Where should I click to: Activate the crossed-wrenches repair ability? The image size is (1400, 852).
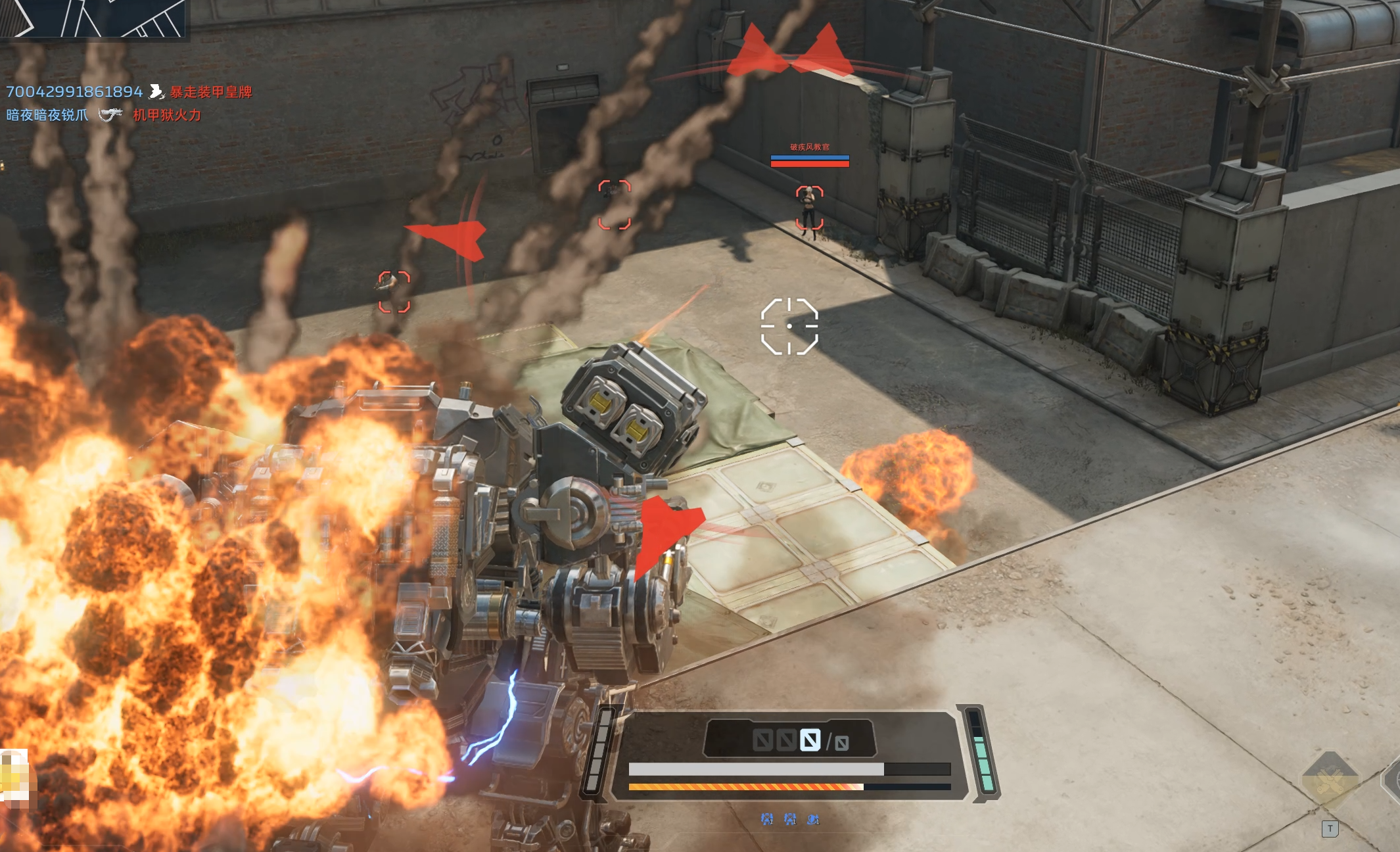1329,780
